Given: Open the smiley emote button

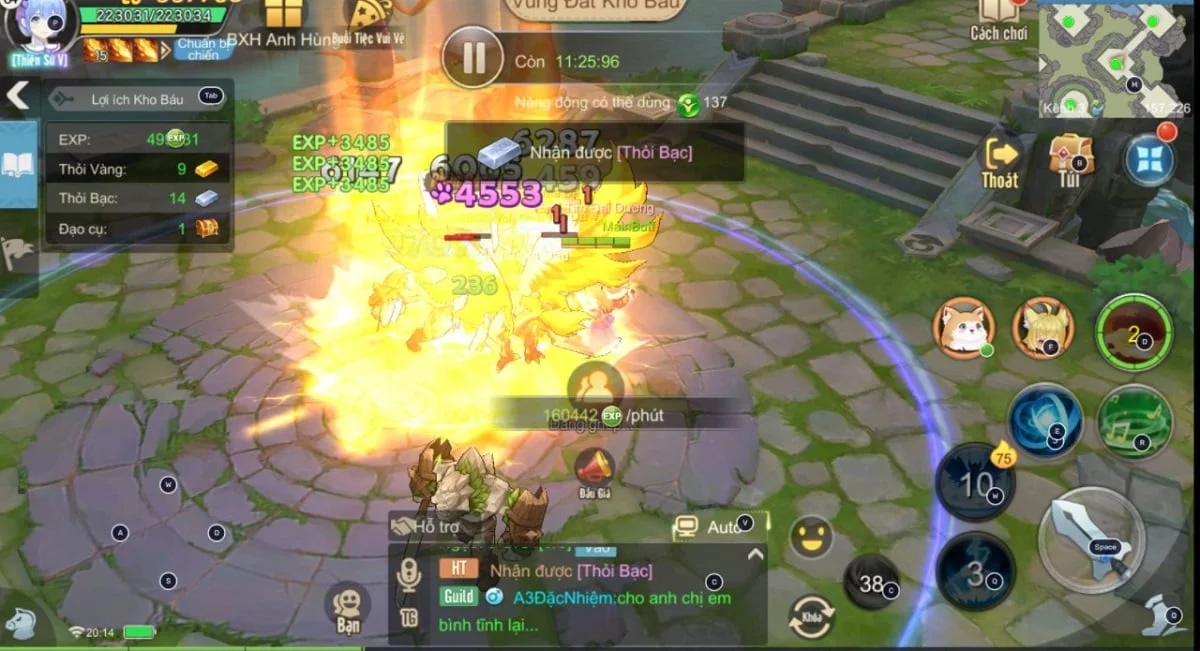Looking at the screenshot, I should pyautogui.click(x=811, y=537).
